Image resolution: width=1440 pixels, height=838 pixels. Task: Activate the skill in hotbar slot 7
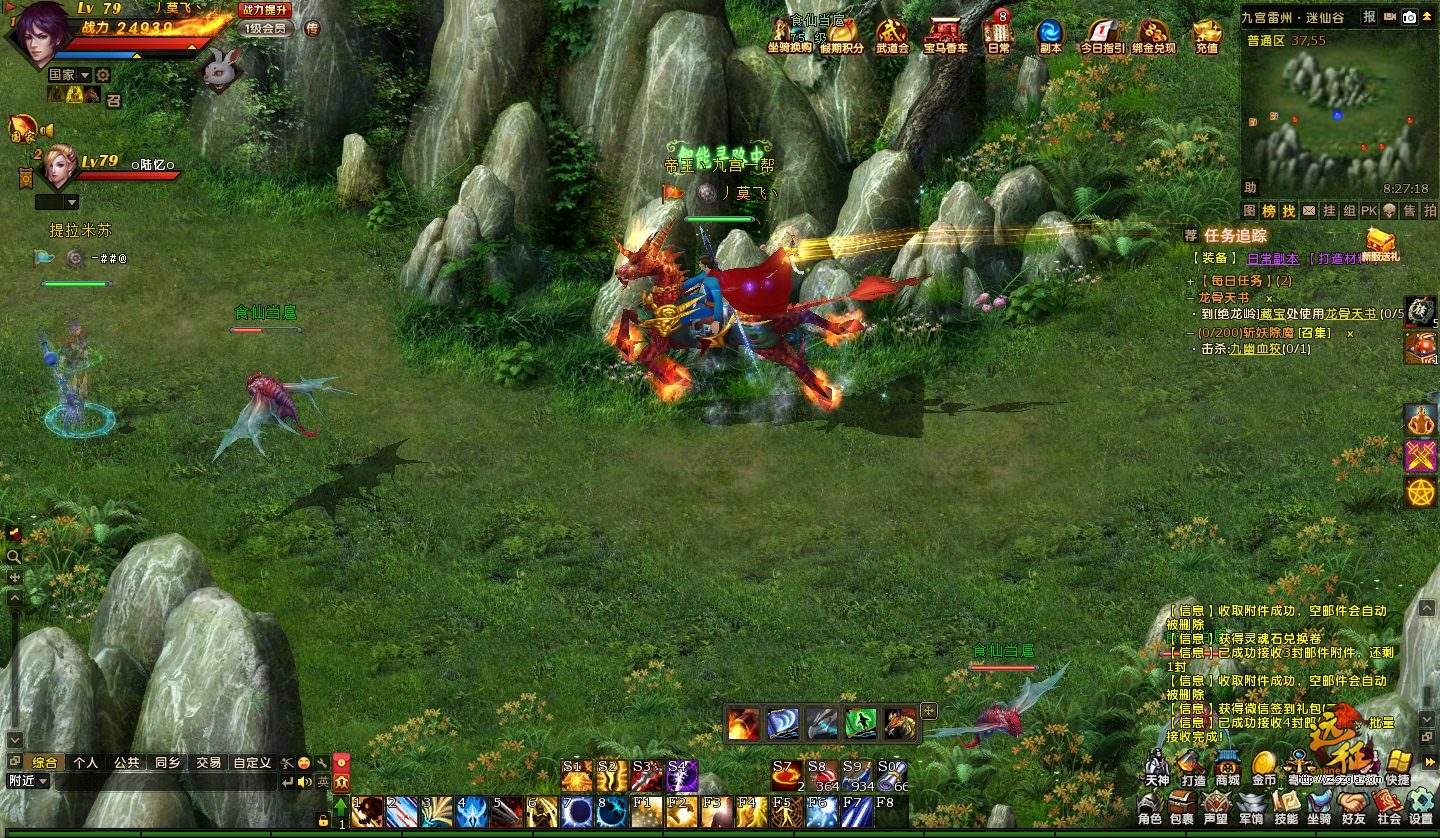(x=576, y=812)
